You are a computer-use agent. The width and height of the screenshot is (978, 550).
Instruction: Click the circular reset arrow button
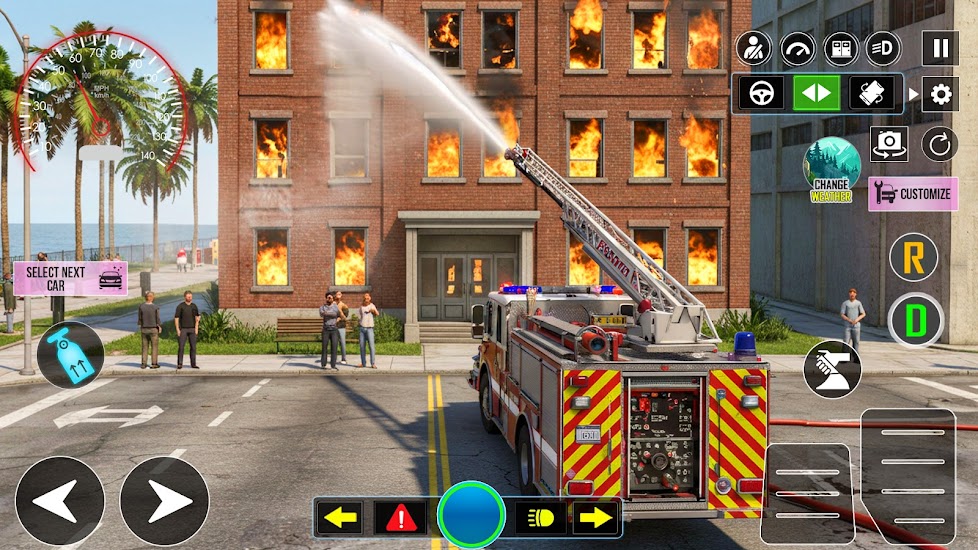click(x=939, y=144)
